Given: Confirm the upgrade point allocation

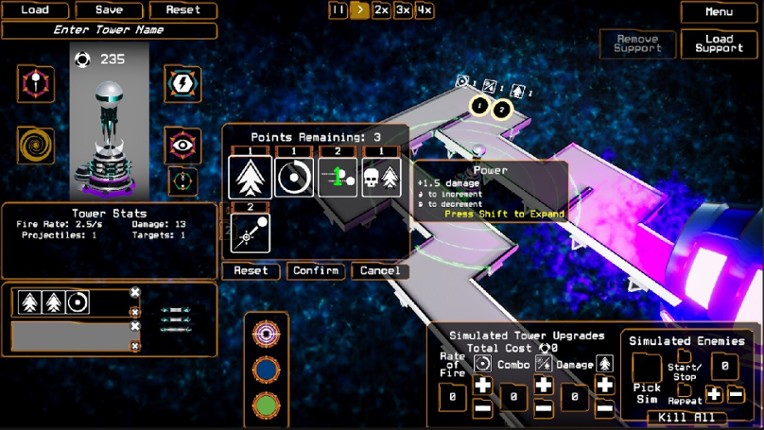Looking at the screenshot, I should coord(316,271).
